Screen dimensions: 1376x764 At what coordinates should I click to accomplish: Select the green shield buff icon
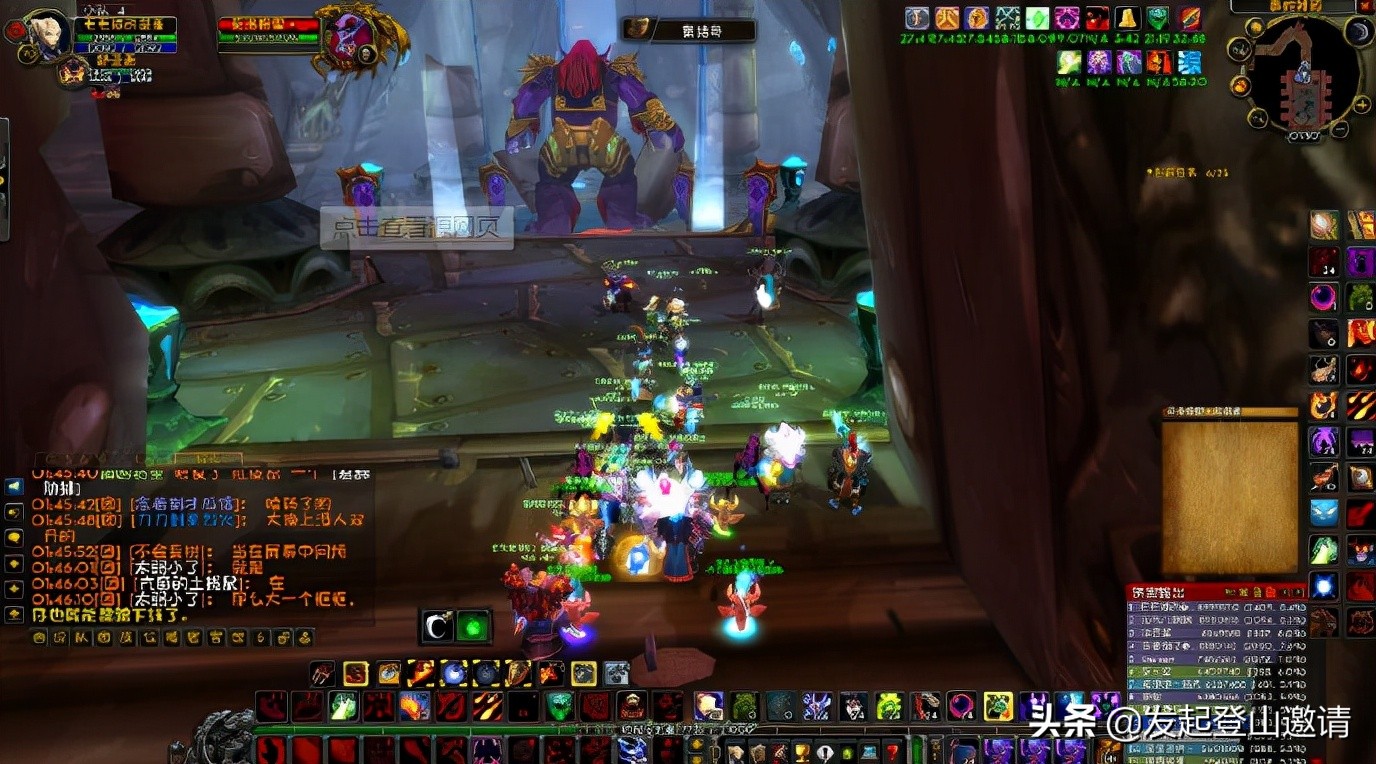click(1157, 18)
